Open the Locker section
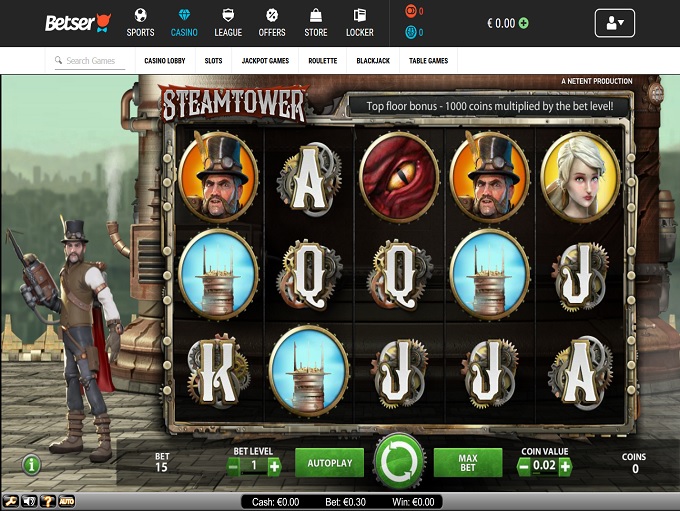 click(359, 23)
